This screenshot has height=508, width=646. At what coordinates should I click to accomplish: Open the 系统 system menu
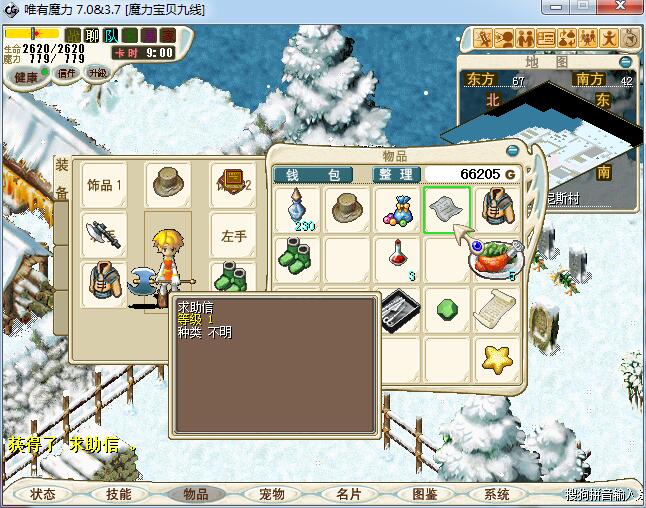point(497,494)
